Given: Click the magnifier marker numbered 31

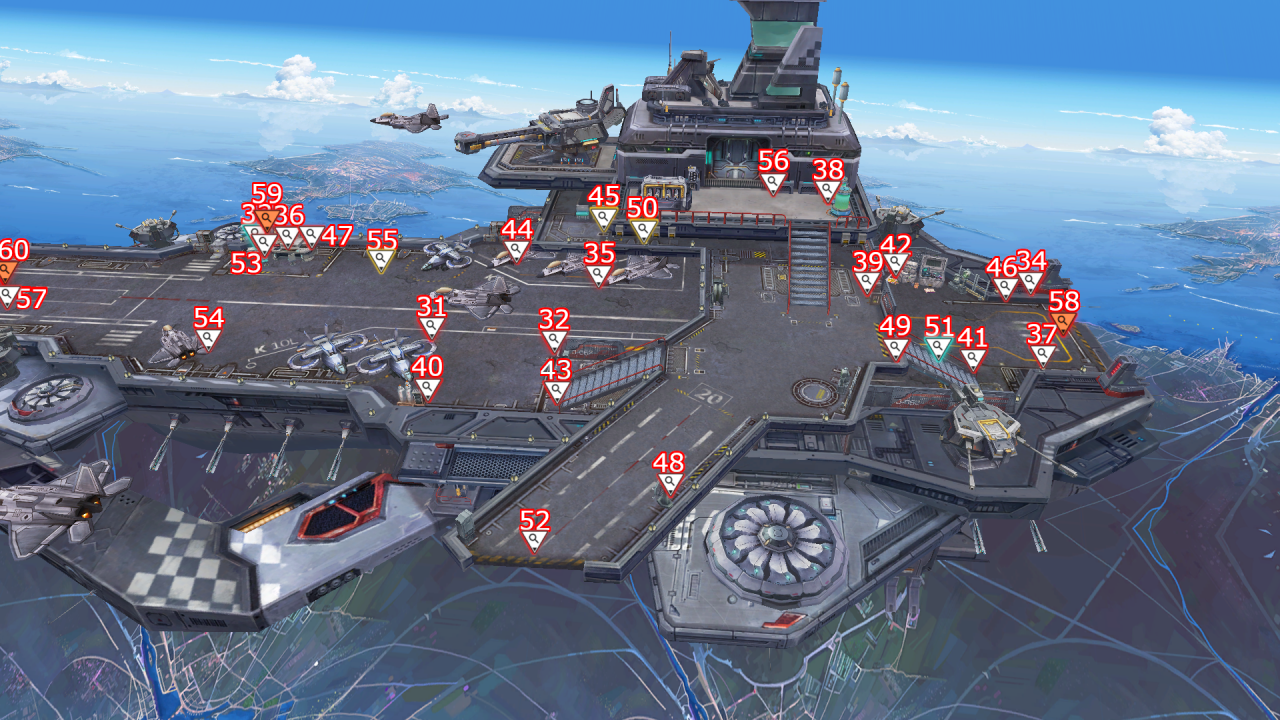Looking at the screenshot, I should [x=431, y=327].
